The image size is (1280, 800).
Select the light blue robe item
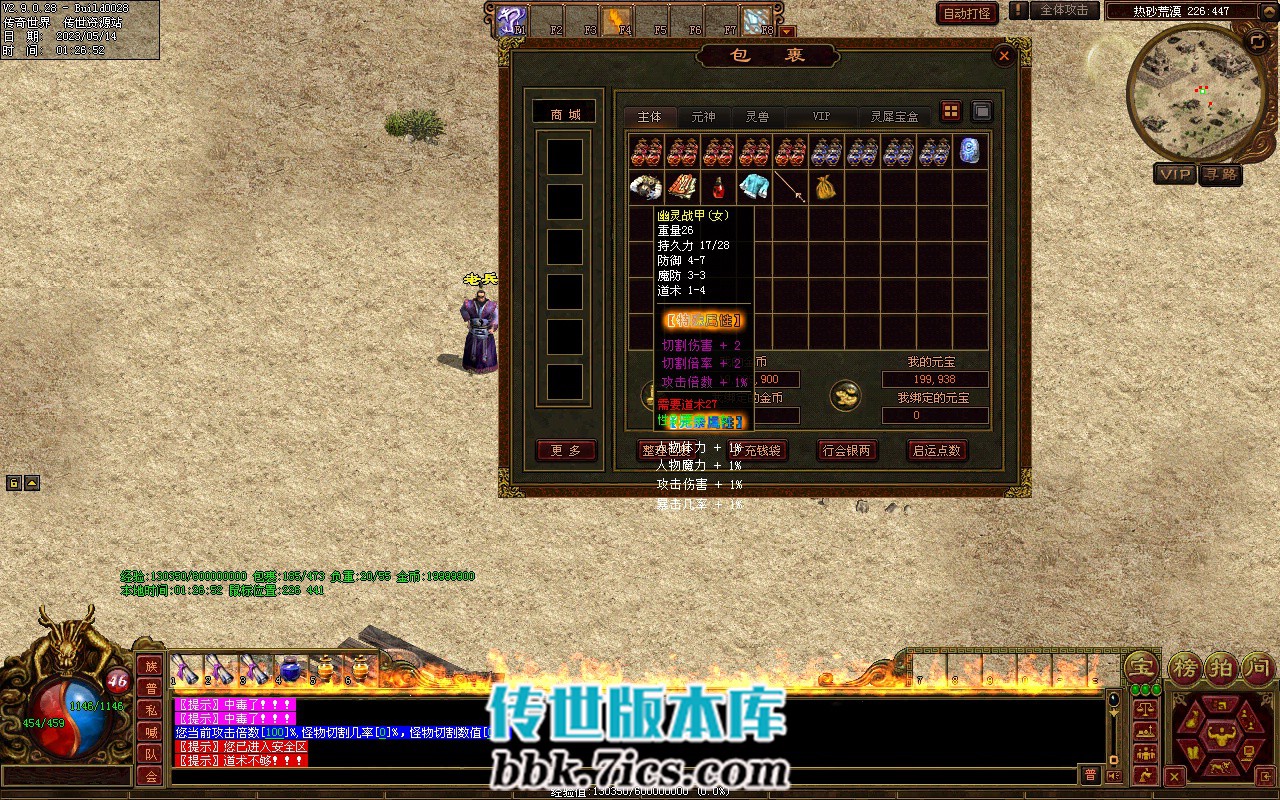pos(754,187)
